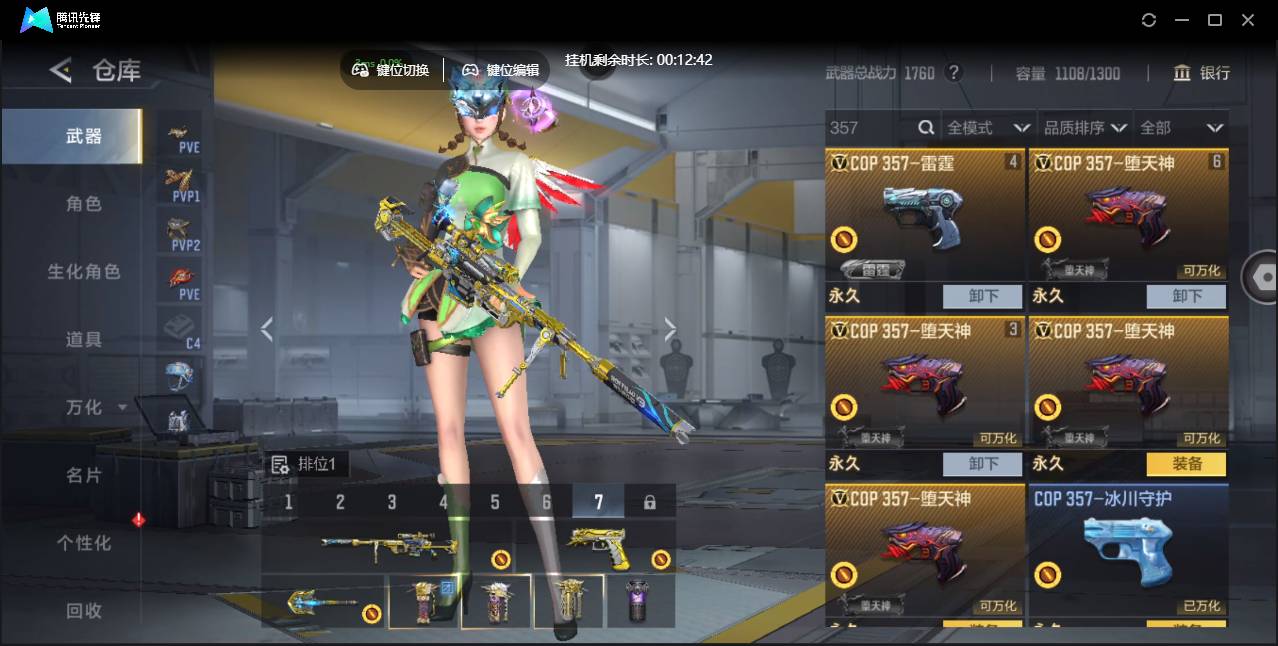
Task: Open the 回收 recycle section
Action: coord(84,610)
